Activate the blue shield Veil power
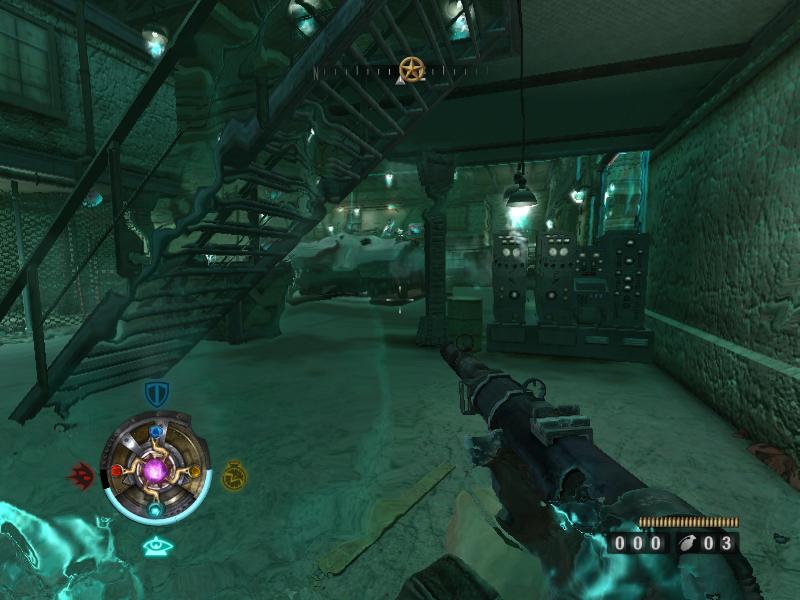 [x=155, y=393]
